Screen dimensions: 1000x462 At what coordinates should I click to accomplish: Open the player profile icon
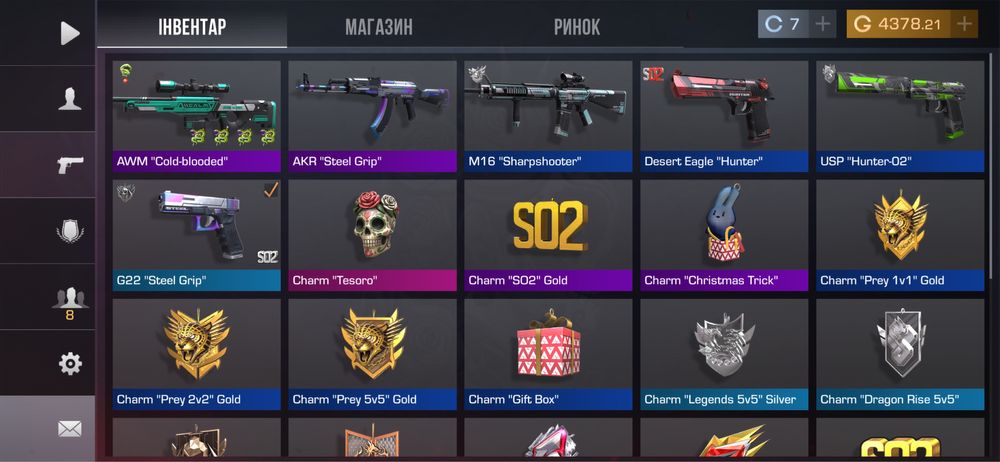(69, 98)
